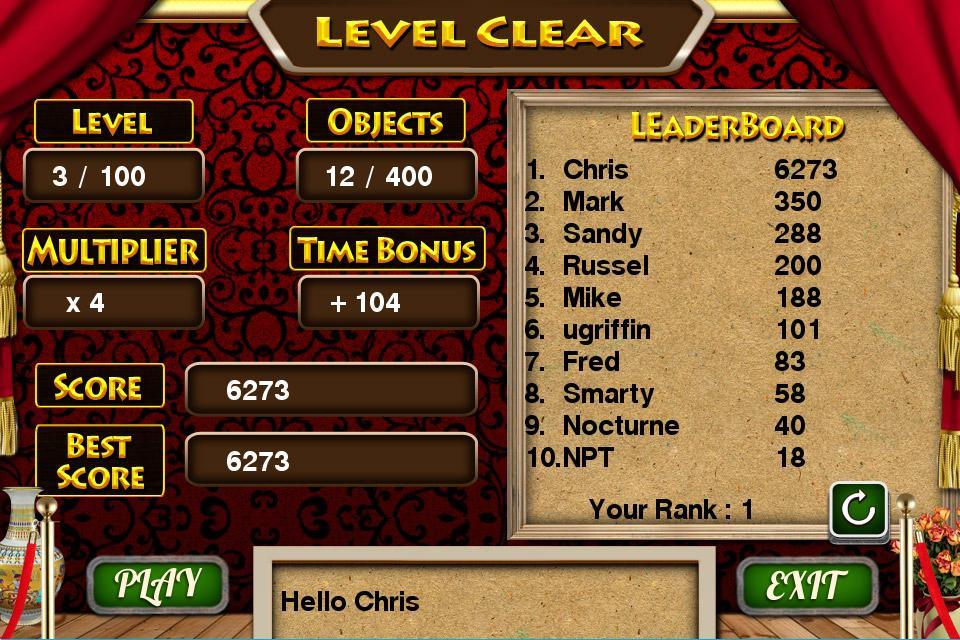Choose Sandy in the leaderboard
Image resolution: width=960 pixels, height=640 pixels.
680,234
